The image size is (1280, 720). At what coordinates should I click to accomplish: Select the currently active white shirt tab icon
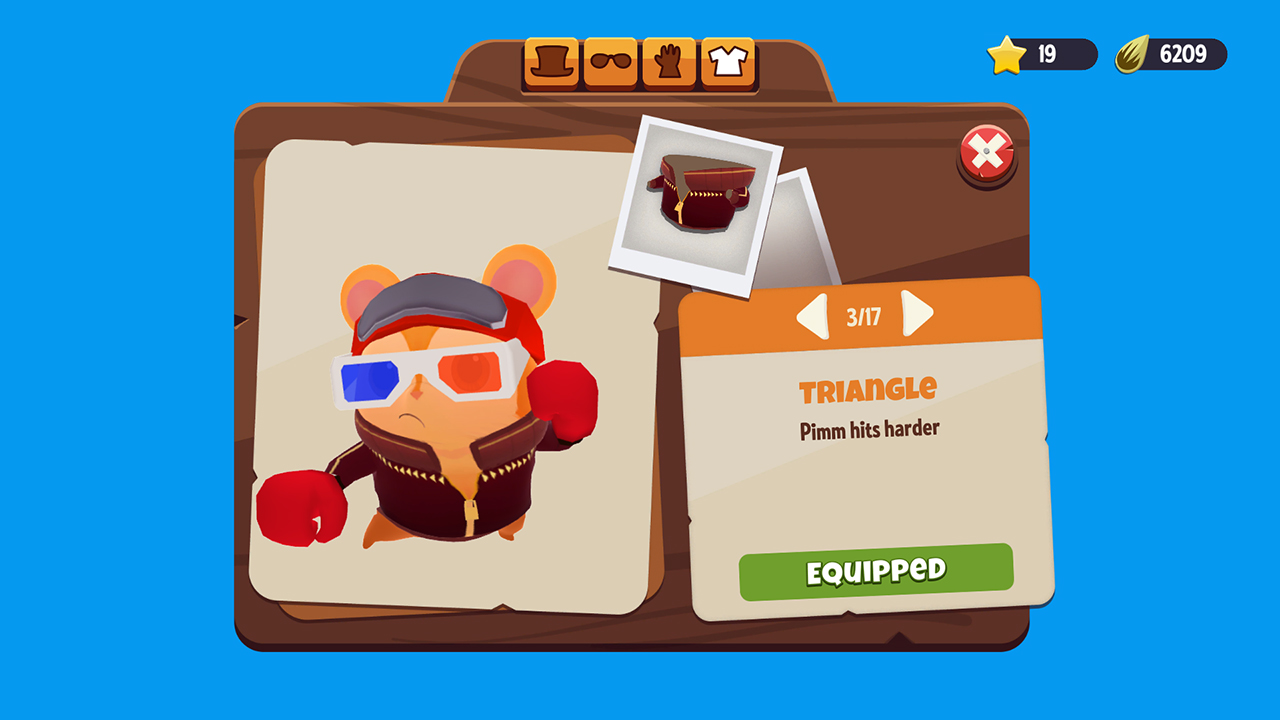tap(727, 61)
